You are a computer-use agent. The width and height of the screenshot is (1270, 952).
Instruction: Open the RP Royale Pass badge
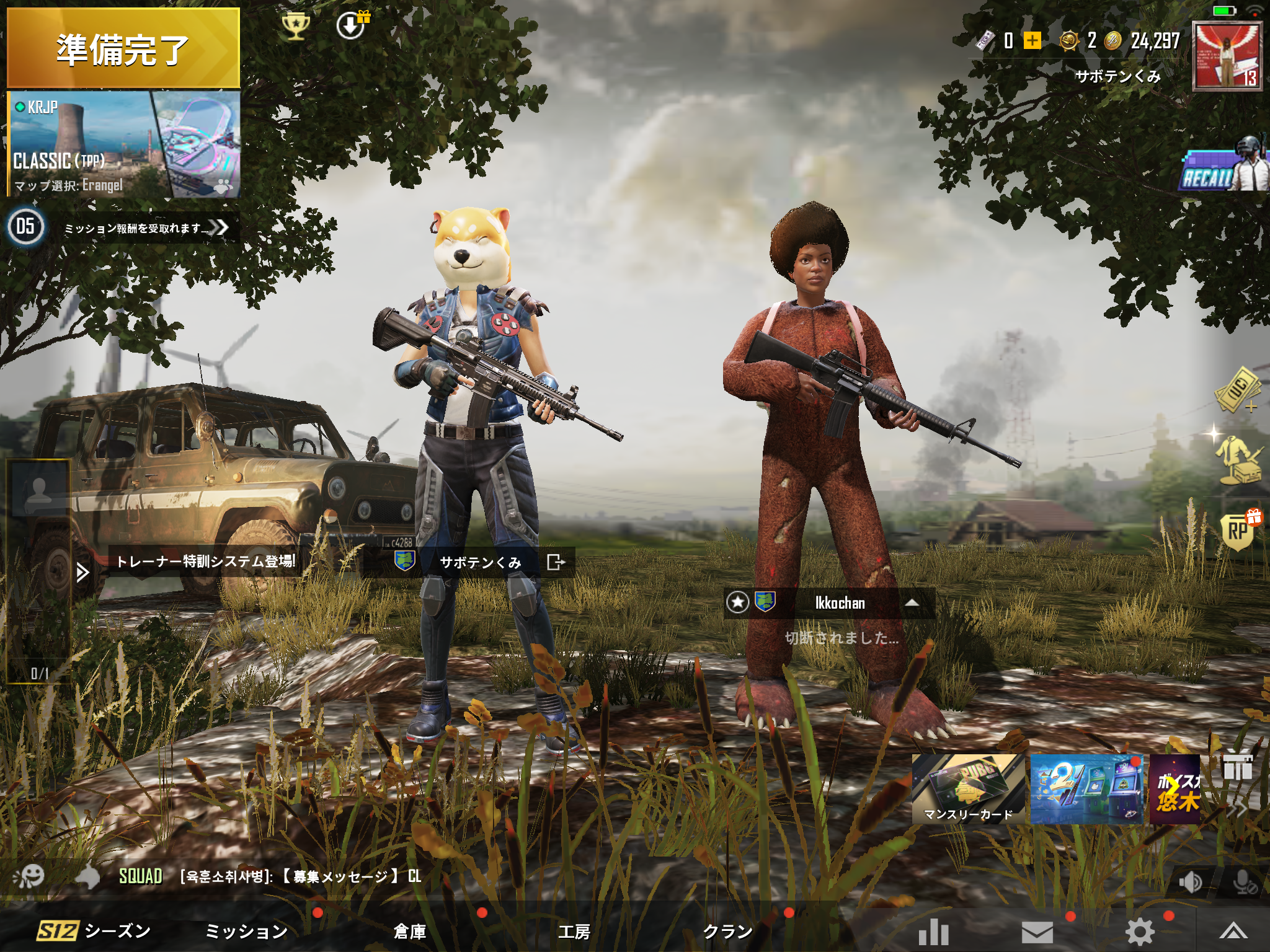pos(1239,531)
